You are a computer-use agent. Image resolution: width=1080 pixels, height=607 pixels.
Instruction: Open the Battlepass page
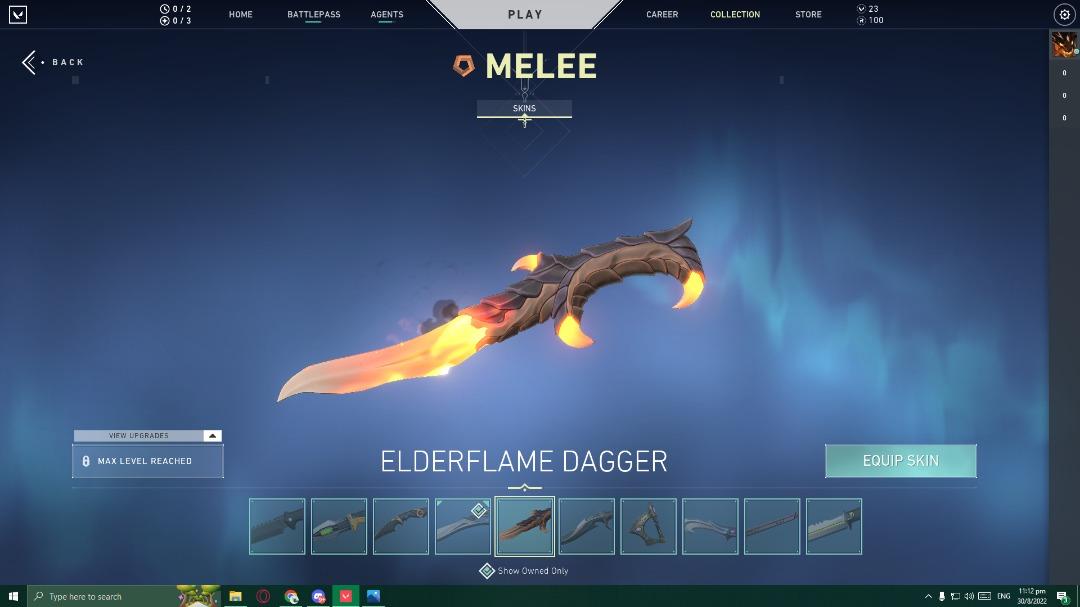pyautogui.click(x=313, y=15)
